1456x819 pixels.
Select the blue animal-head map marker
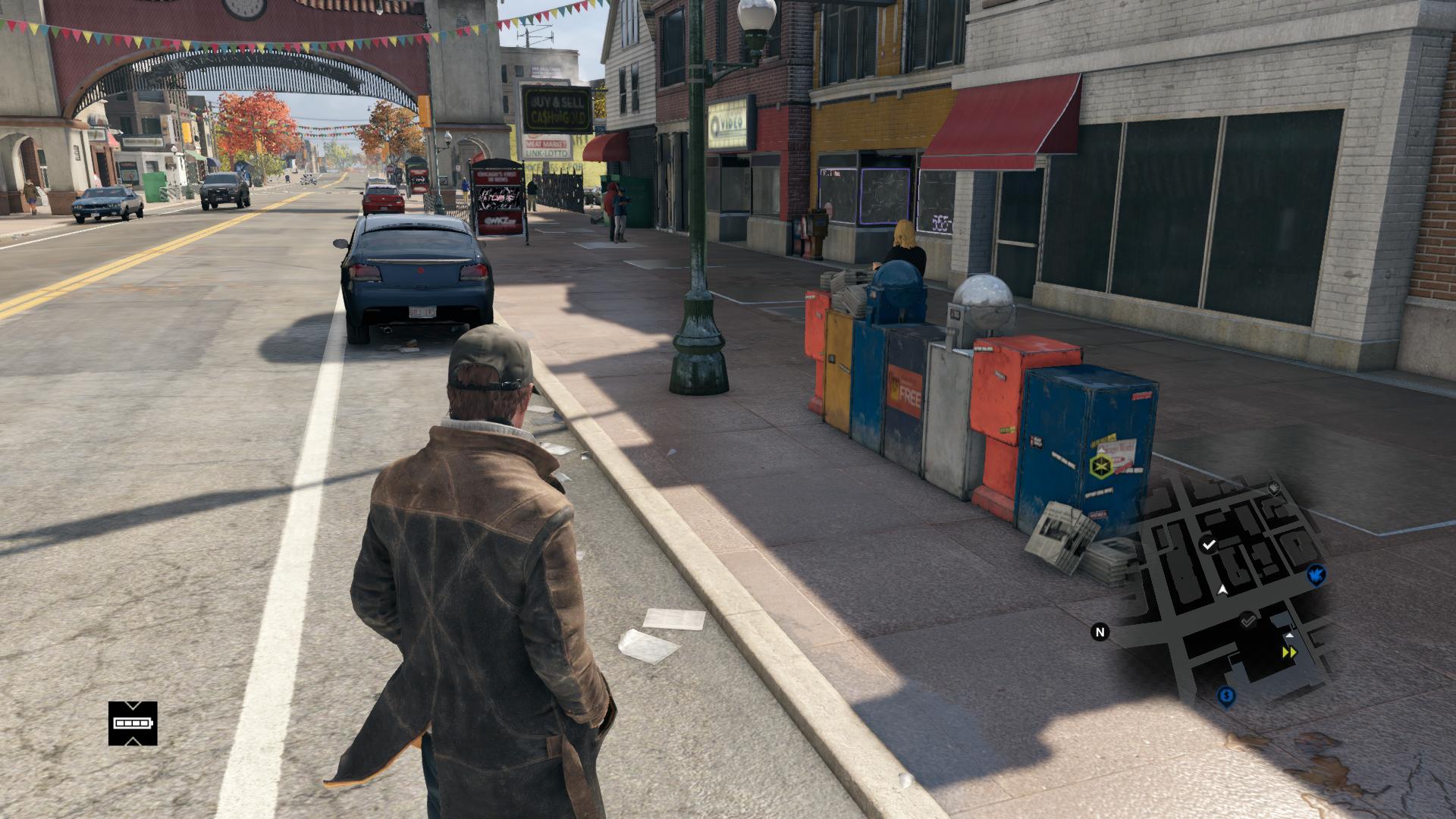click(x=1317, y=575)
